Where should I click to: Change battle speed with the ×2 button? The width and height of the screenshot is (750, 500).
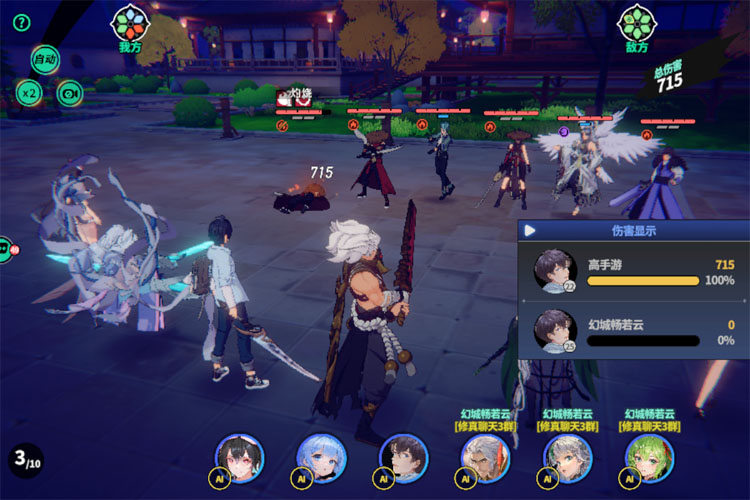pos(28,94)
